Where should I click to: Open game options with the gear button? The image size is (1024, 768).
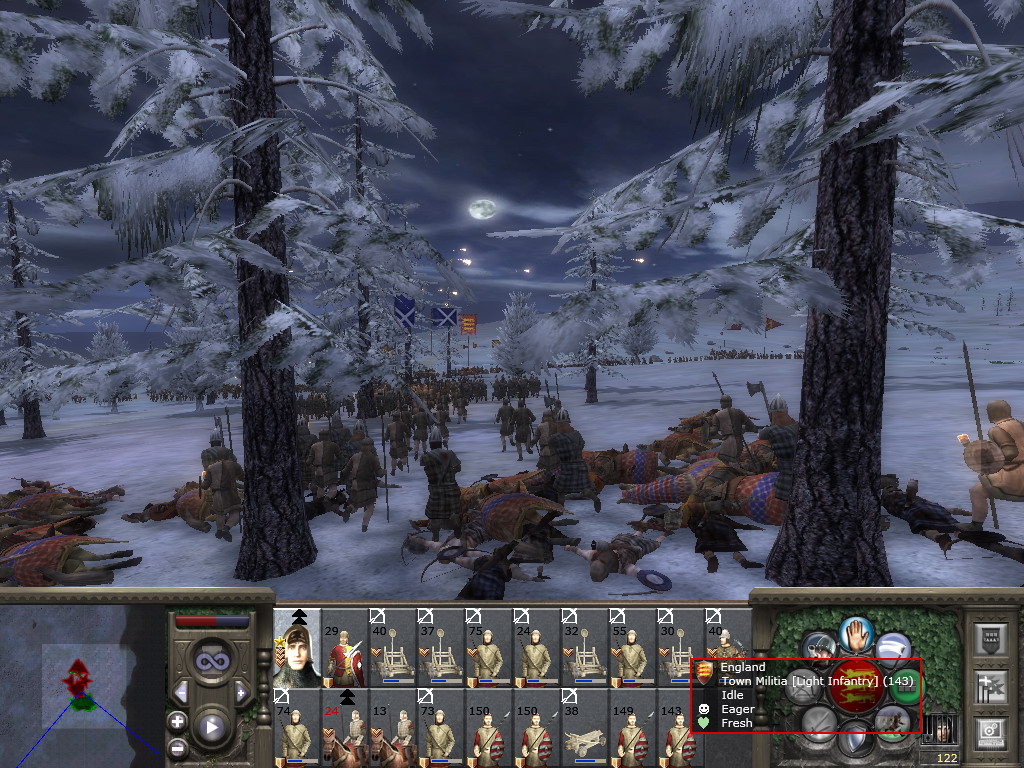click(x=990, y=732)
